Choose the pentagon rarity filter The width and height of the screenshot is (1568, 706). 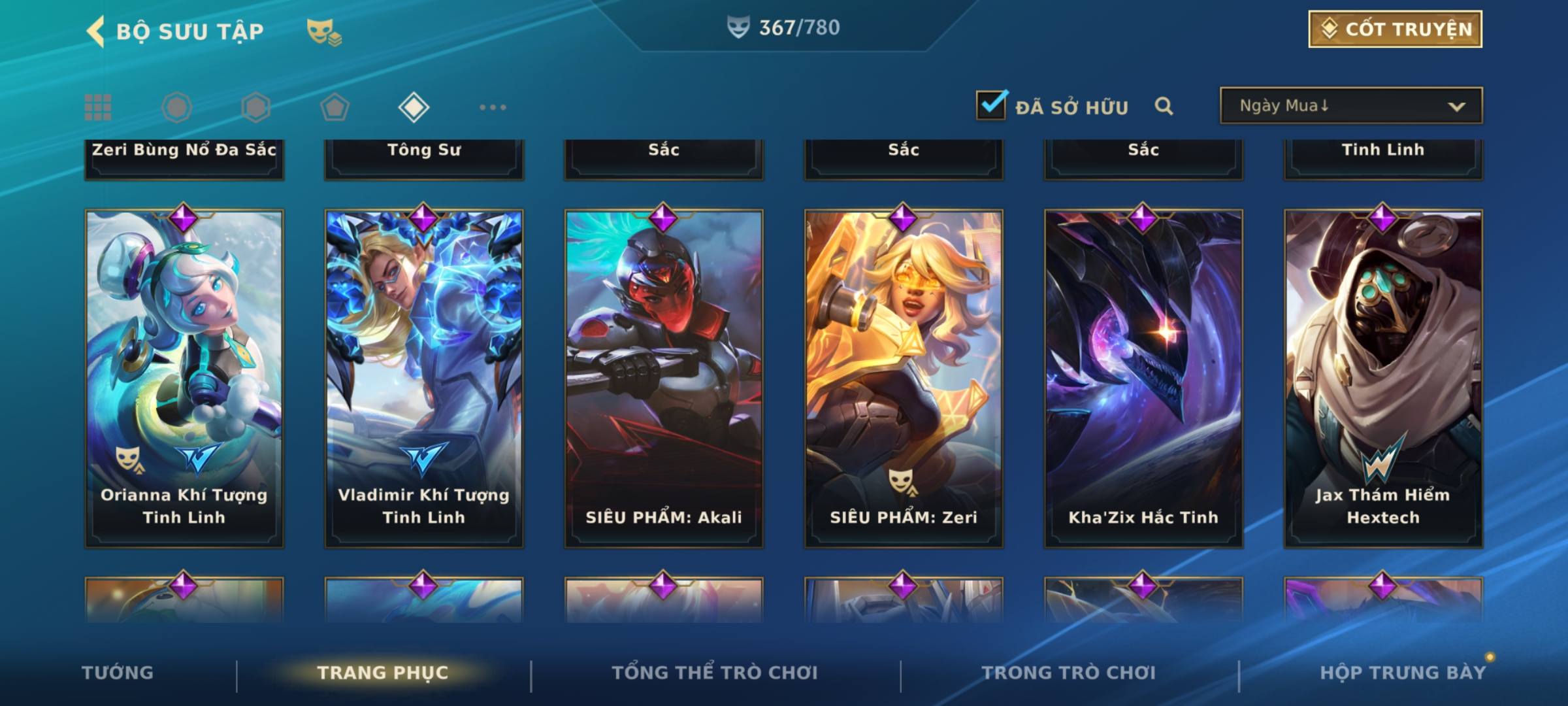(335, 107)
